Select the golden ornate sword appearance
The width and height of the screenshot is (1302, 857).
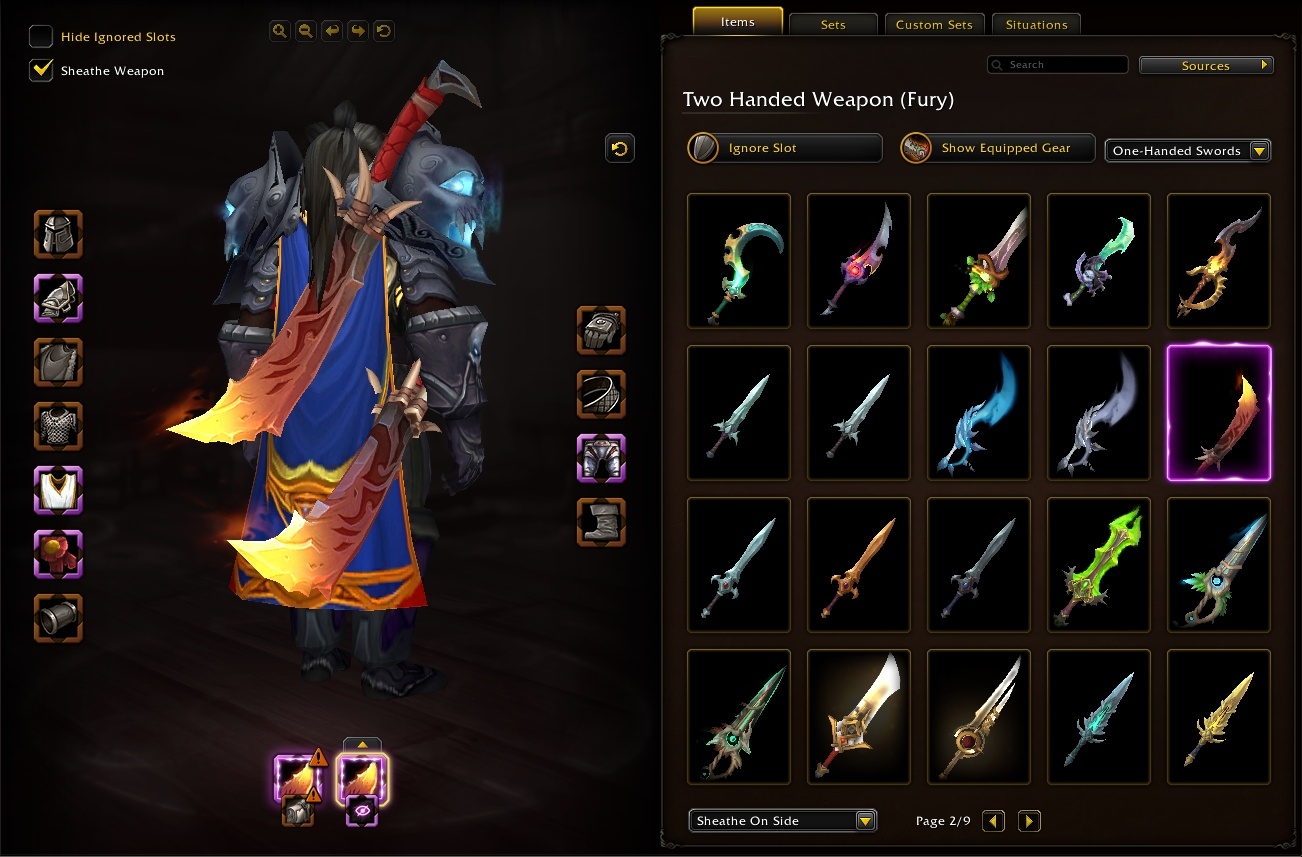pos(1218,717)
